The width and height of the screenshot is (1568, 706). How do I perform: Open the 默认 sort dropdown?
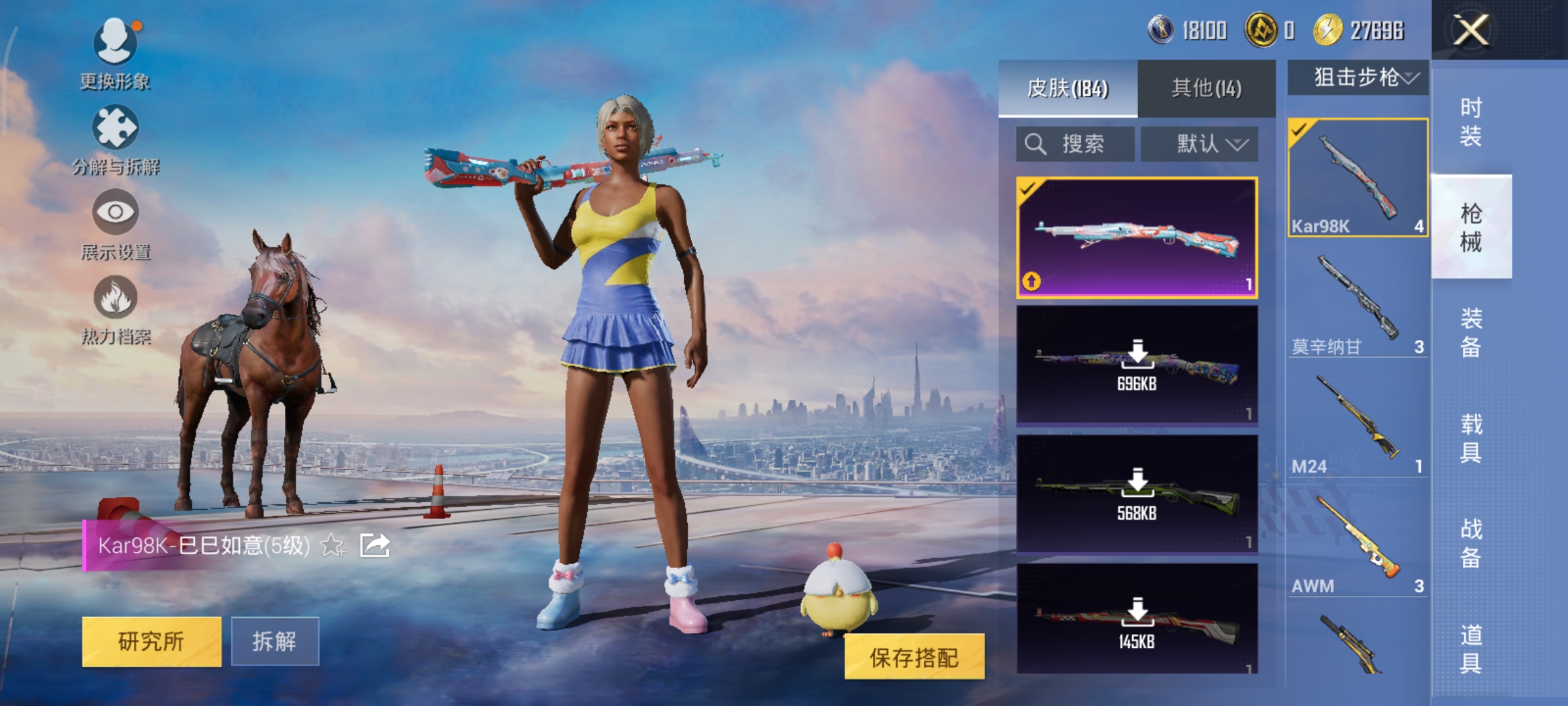[1200, 144]
